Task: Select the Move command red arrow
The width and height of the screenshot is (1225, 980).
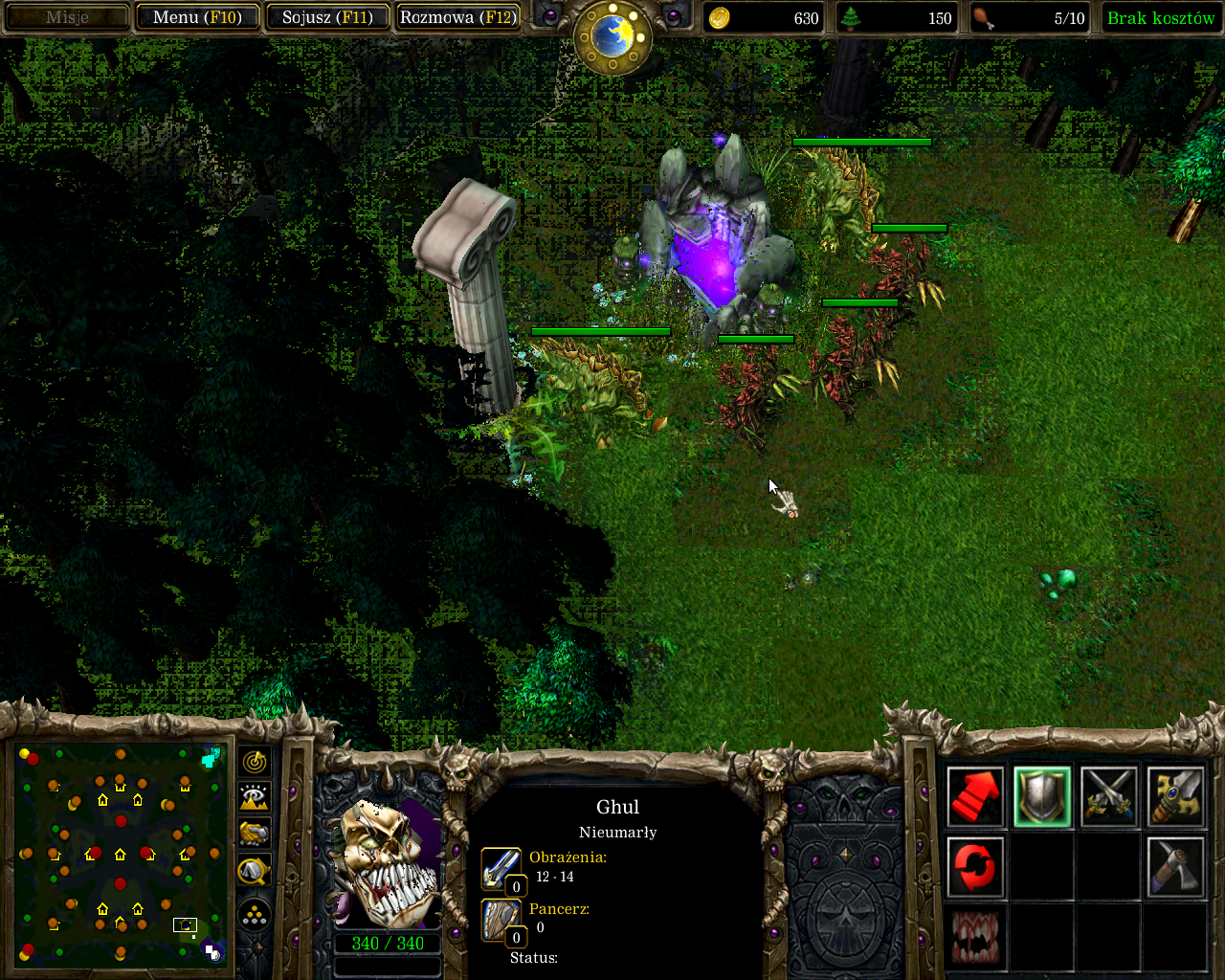Action: [975, 797]
